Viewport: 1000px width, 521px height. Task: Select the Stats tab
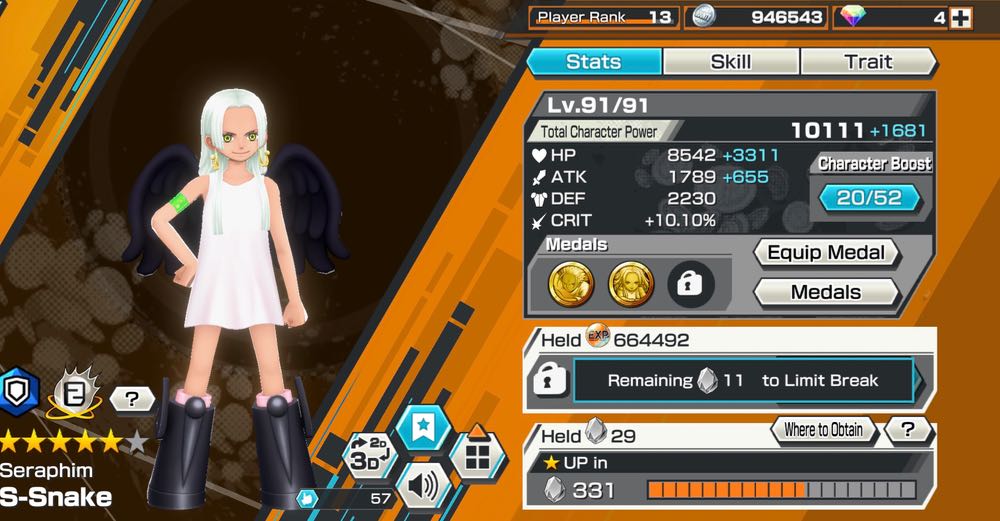point(594,62)
